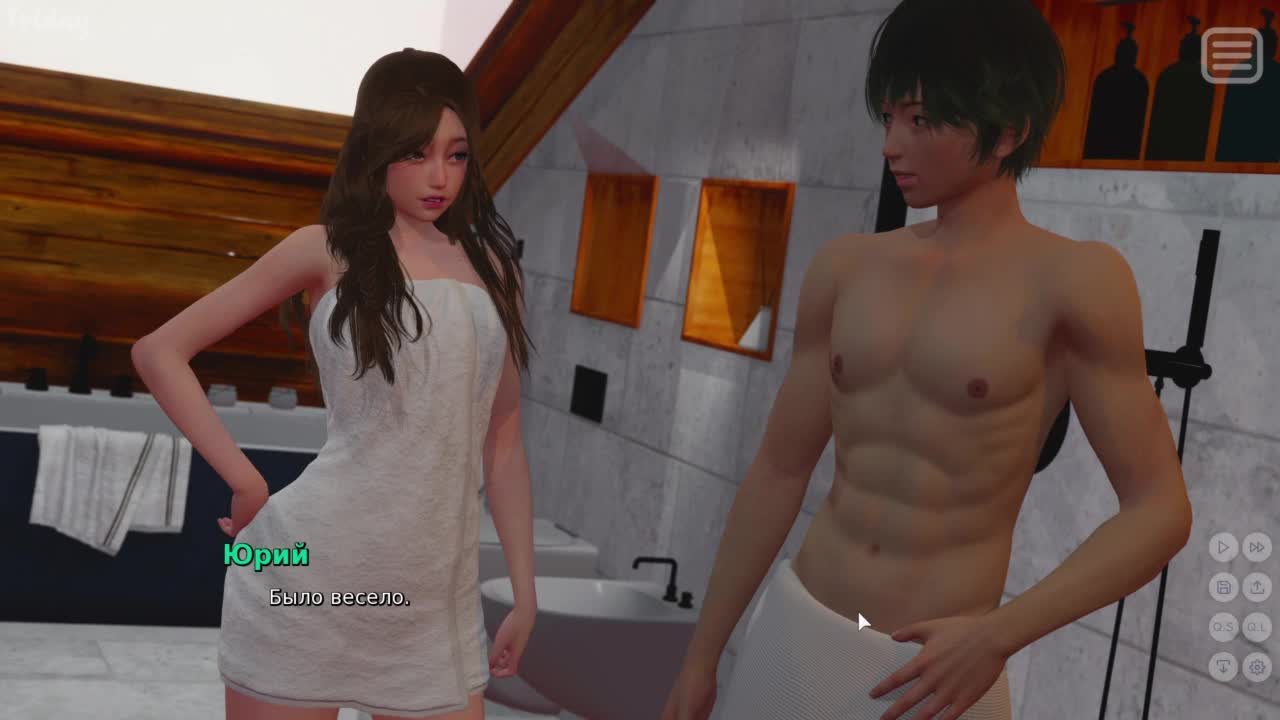Quick save with the Q.S button
The height and width of the screenshot is (720, 1280).
coord(1223,627)
